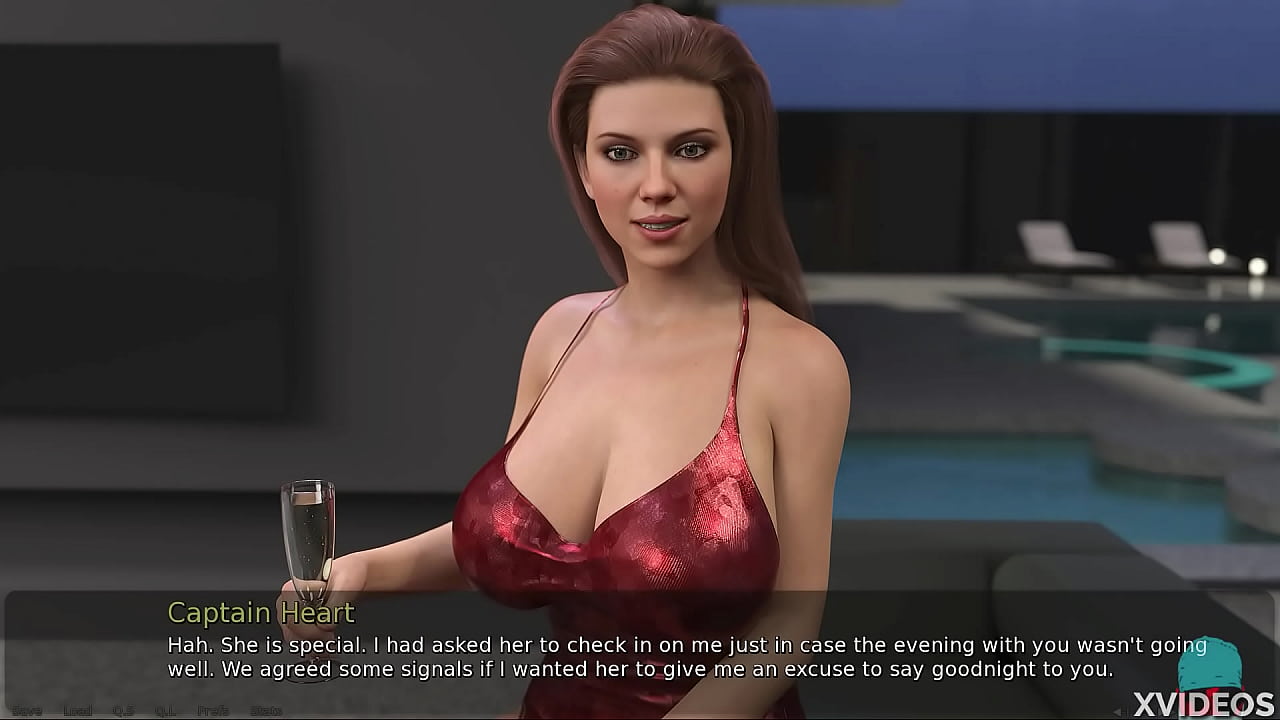Perform a quick load with Q.L

(x=163, y=710)
